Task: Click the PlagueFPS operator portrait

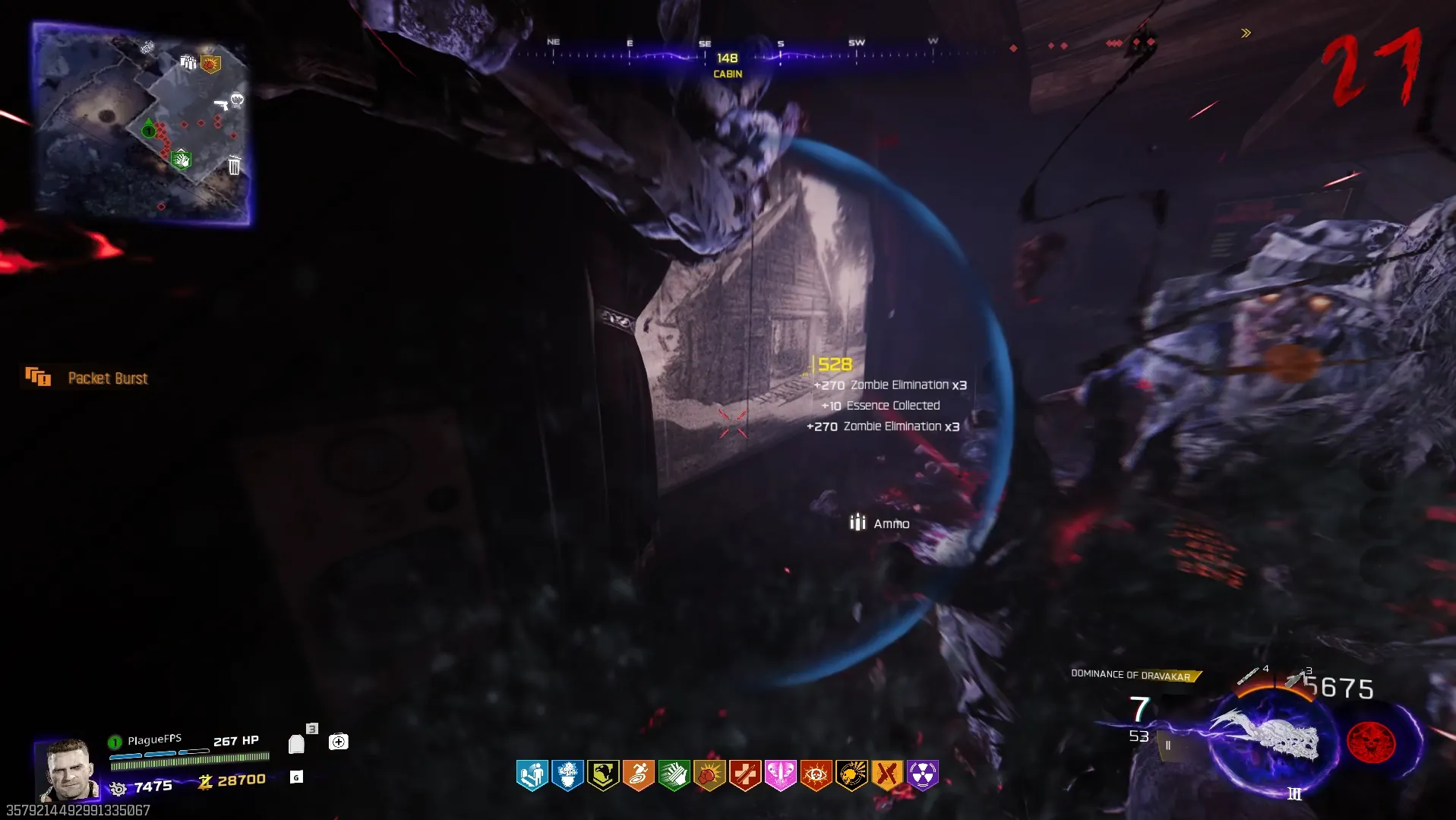Action: coord(68,770)
